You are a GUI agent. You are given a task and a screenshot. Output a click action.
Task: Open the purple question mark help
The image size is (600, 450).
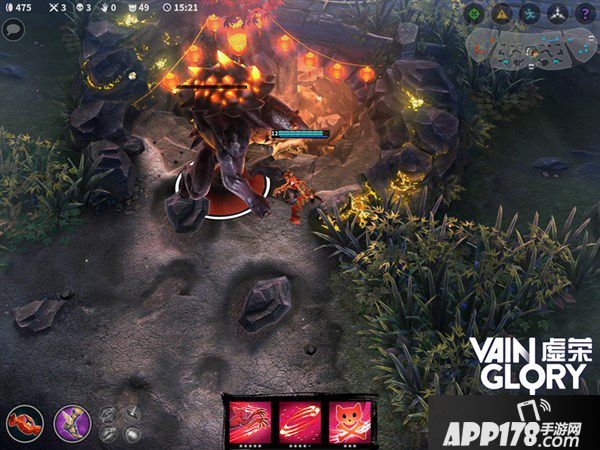585,12
